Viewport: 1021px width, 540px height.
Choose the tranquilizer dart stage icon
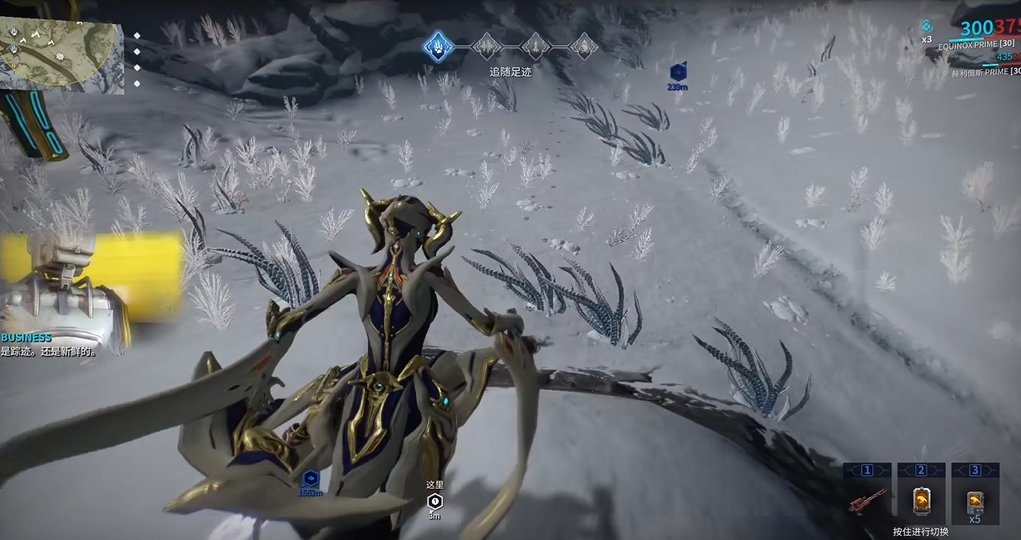pos(535,46)
